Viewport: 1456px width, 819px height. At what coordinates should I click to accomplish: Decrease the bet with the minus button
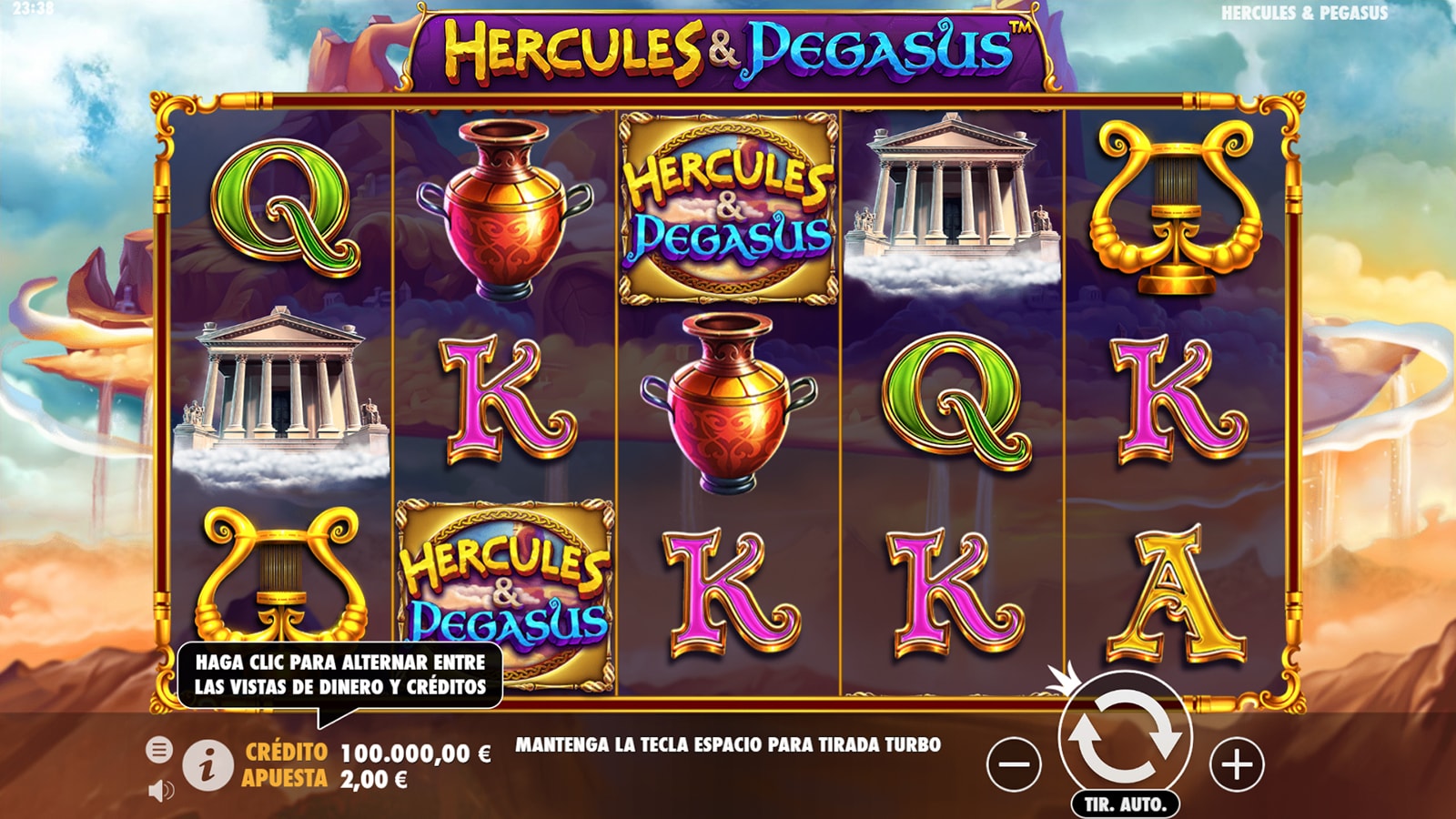1014,763
